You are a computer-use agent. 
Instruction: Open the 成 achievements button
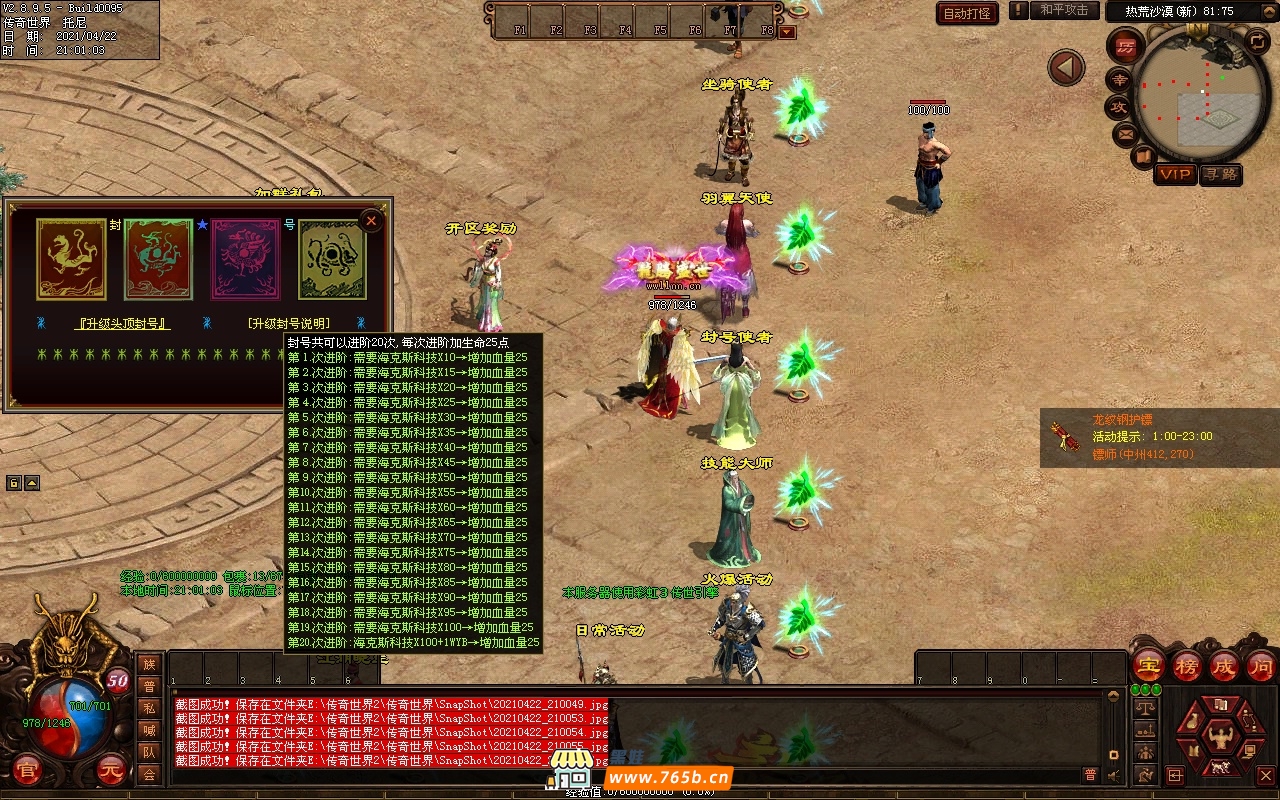[1224, 666]
